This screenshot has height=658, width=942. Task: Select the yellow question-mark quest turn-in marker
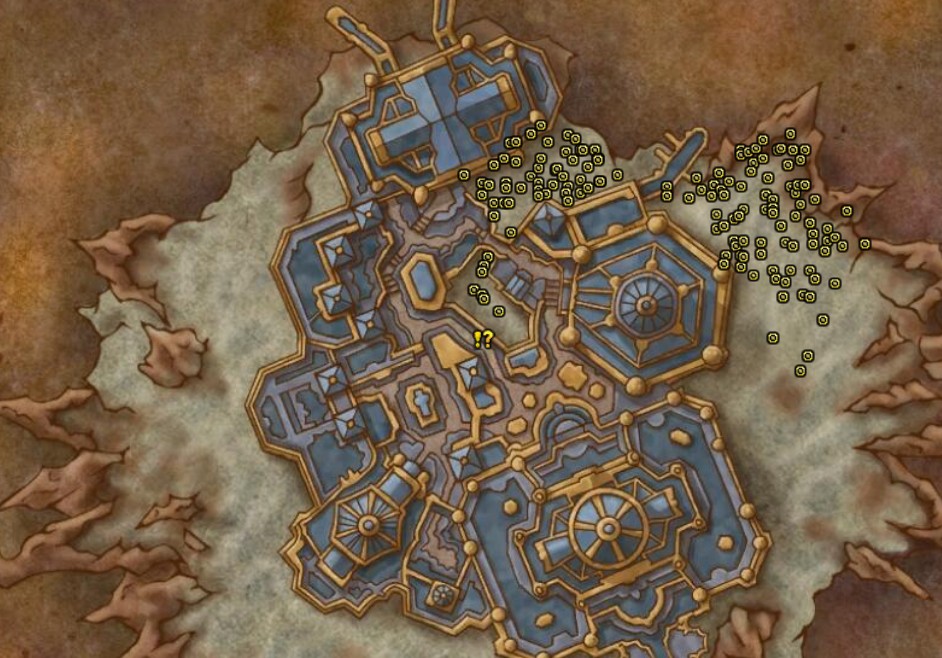point(487,339)
